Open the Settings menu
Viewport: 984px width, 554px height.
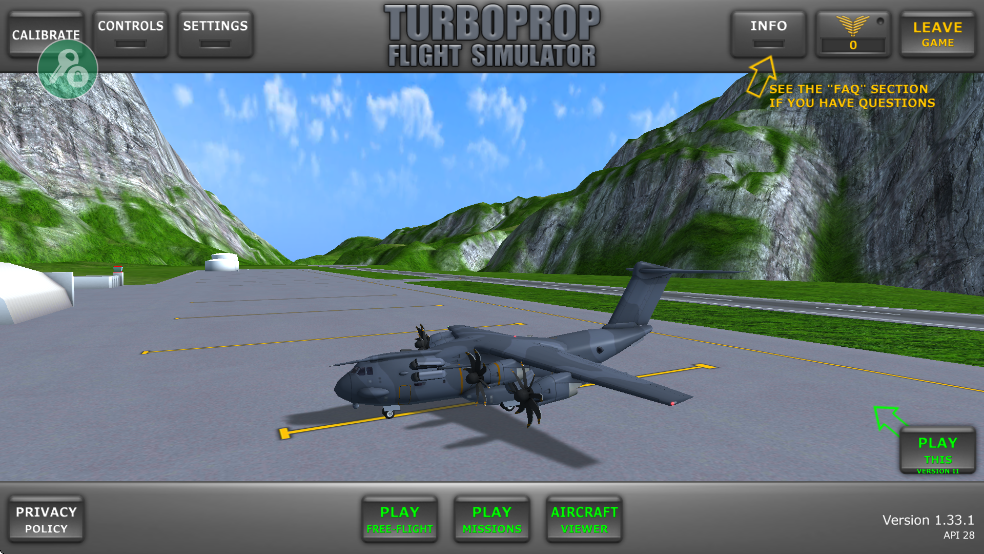tap(215, 33)
